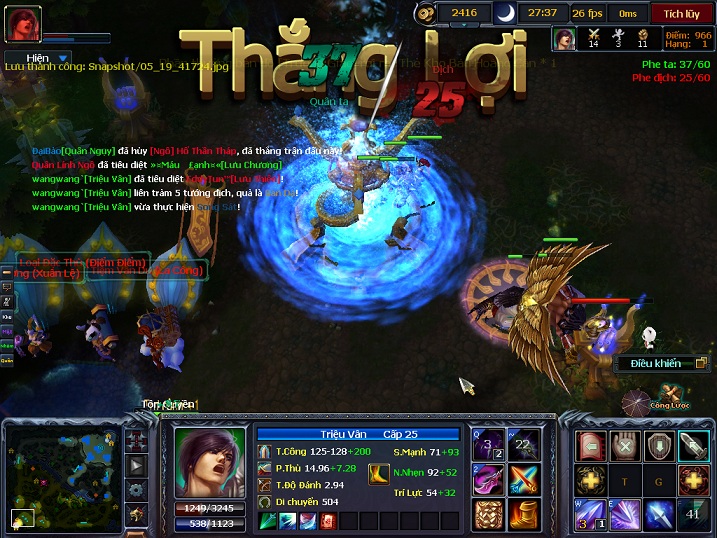Click the attack command sword icon
This screenshot has height=538, width=717.
(693, 446)
